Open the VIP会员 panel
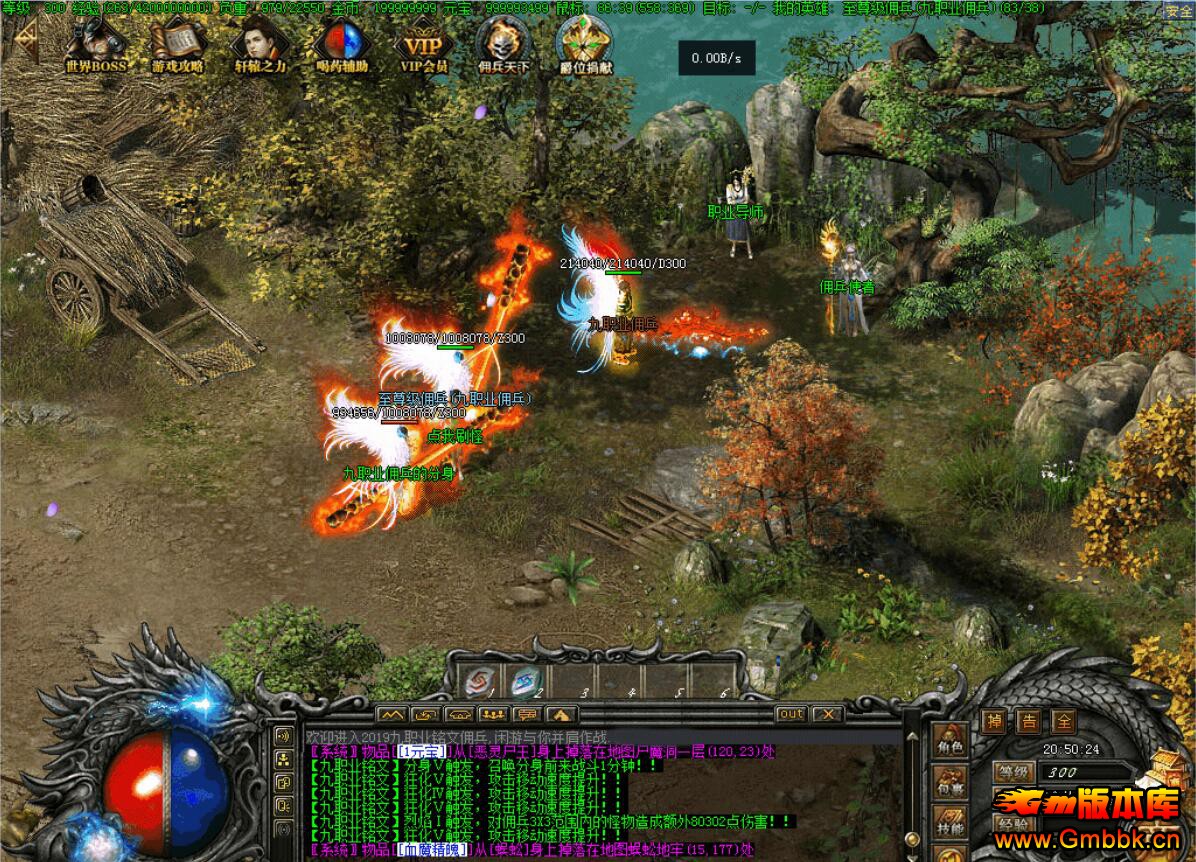This screenshot has width=1196, height=862. coord(424,46)
